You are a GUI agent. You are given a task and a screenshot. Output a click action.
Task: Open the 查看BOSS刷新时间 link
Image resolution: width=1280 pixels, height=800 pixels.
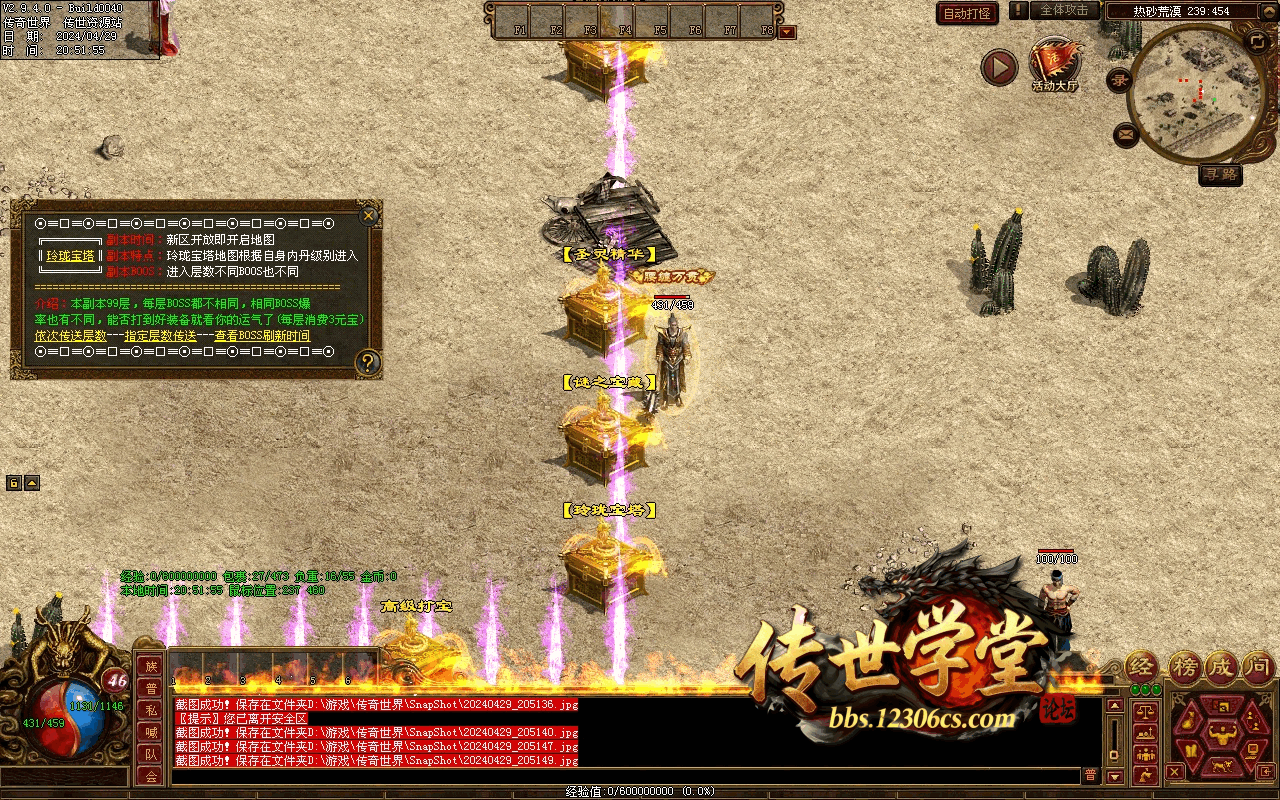coord(262,336)
